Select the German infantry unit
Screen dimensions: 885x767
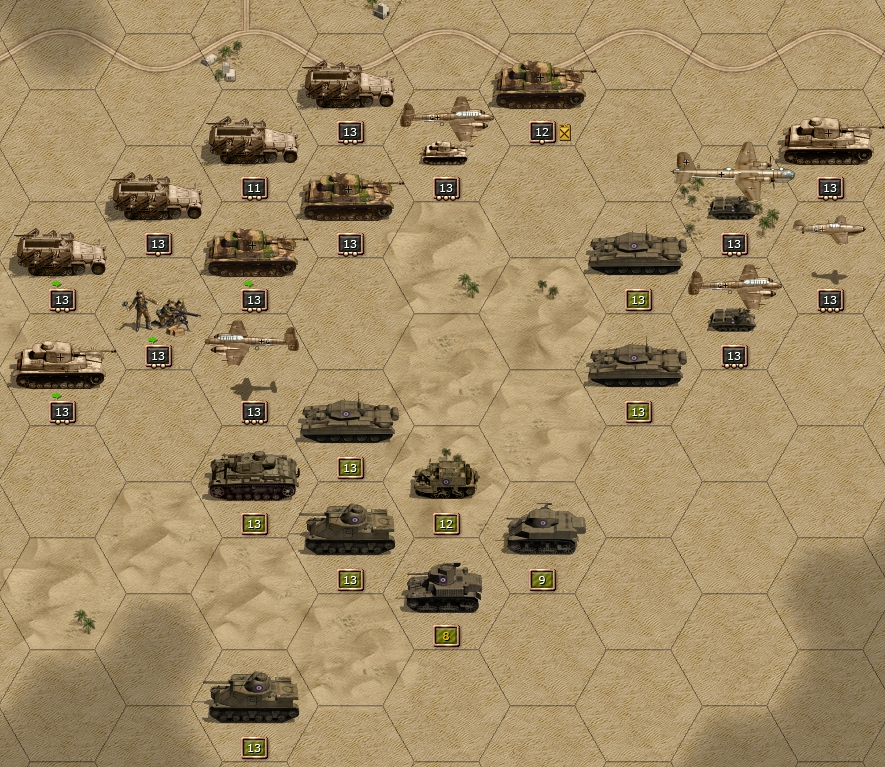tap(158, 313)
